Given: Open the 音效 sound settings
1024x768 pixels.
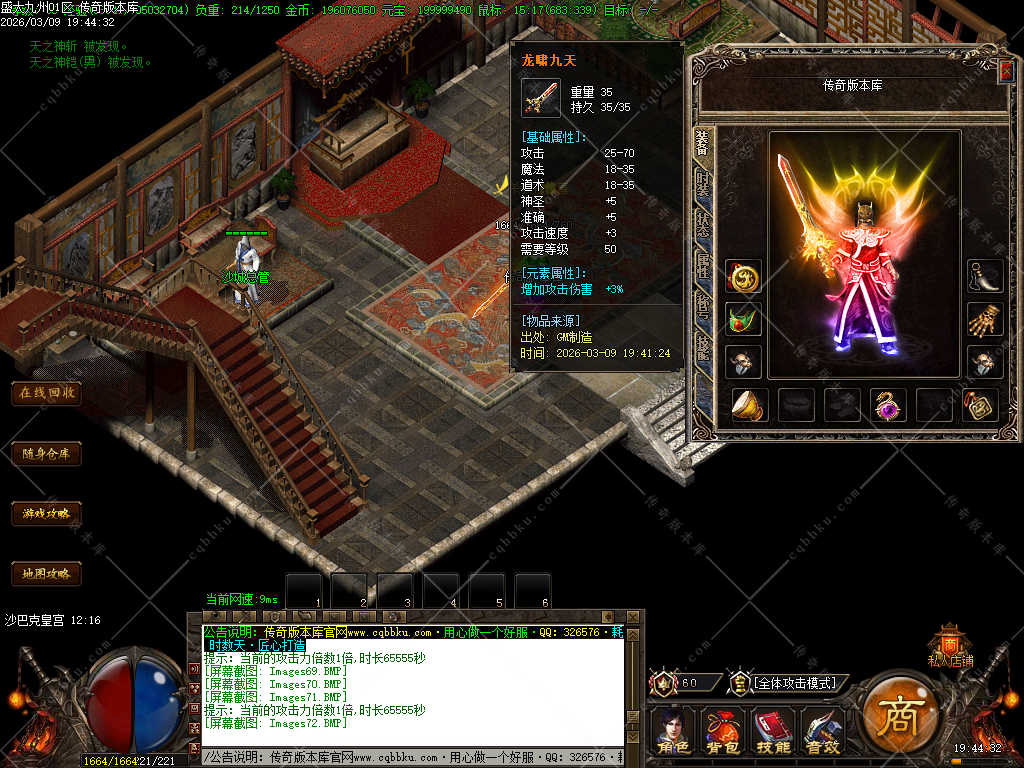Looking at the screenshot, I should (822, 731).
